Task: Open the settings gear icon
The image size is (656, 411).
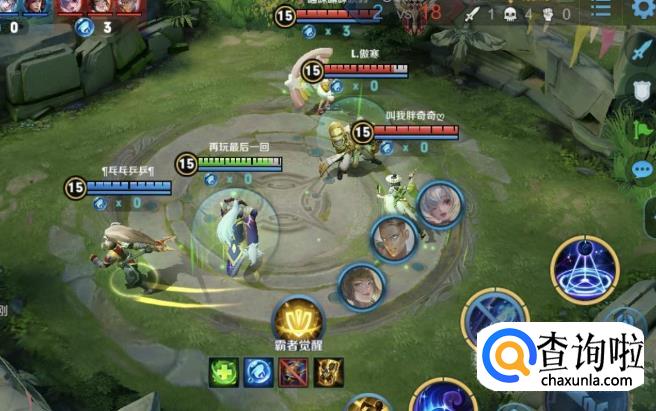Action: (x=643, y=10)
